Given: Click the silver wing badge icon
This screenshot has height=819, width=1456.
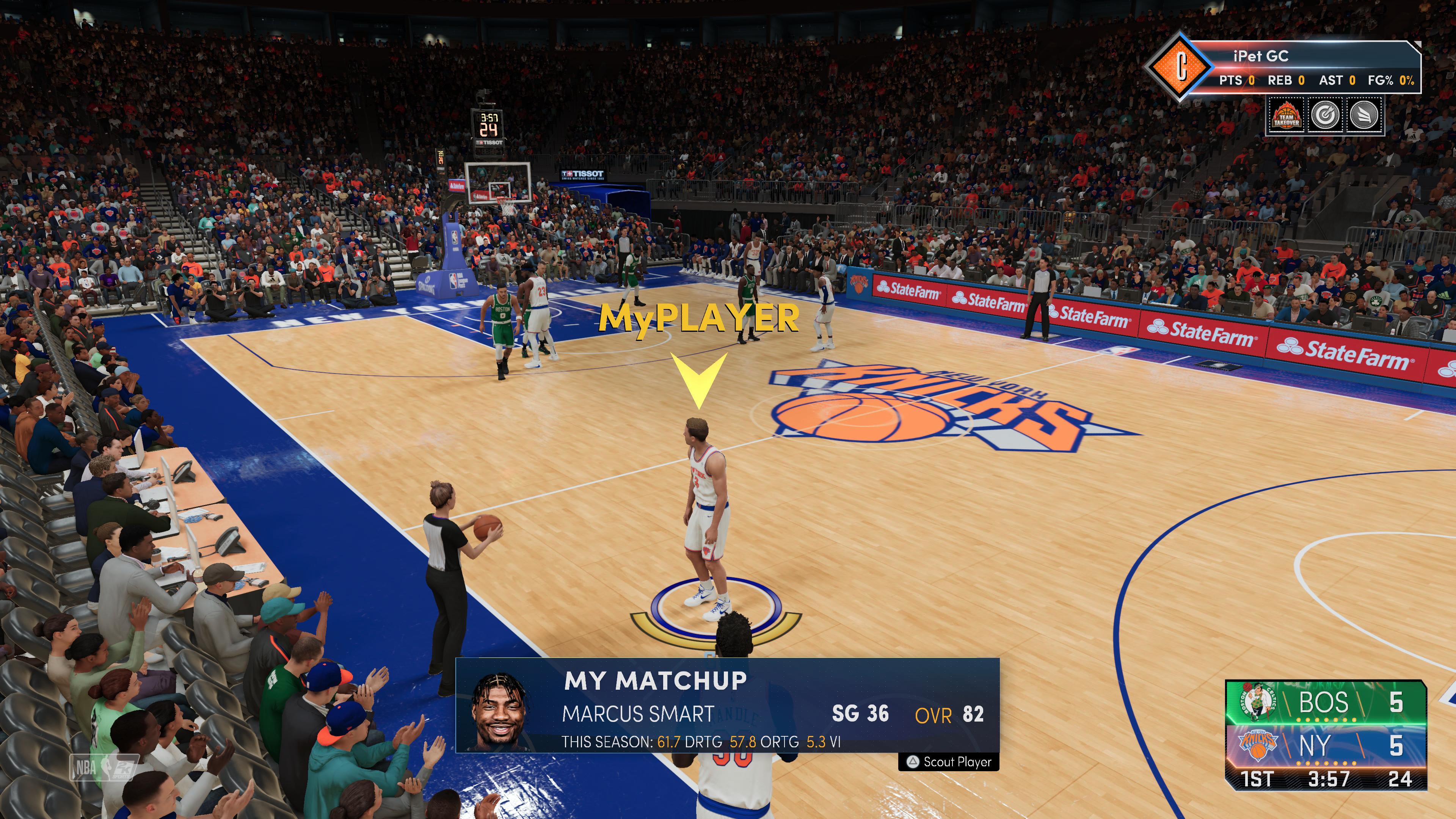Looking at the screenshot, I should [1364, 115].
